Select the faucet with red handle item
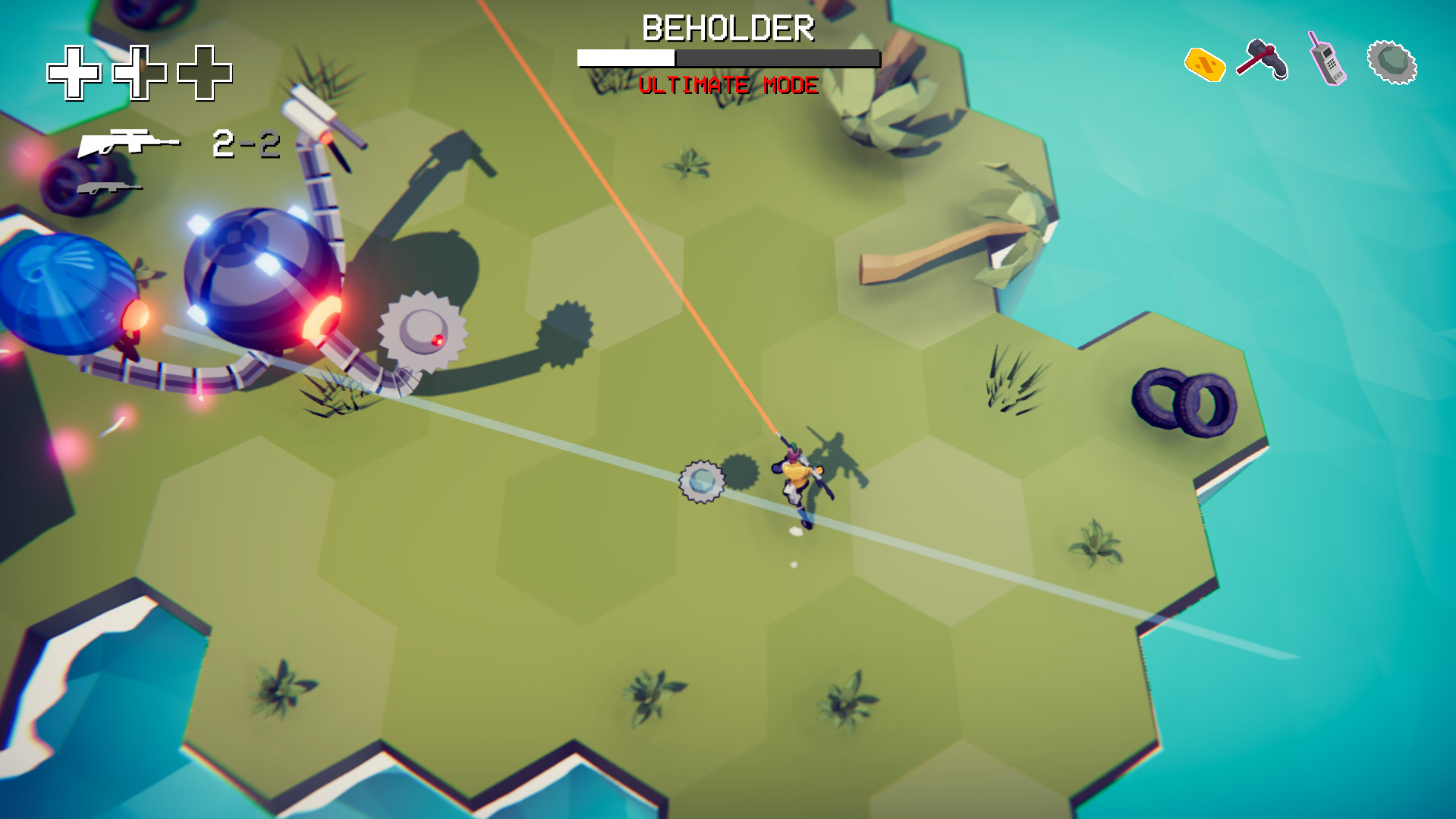Viewport: 1456px width, 819px height. tap(1263, 59)
